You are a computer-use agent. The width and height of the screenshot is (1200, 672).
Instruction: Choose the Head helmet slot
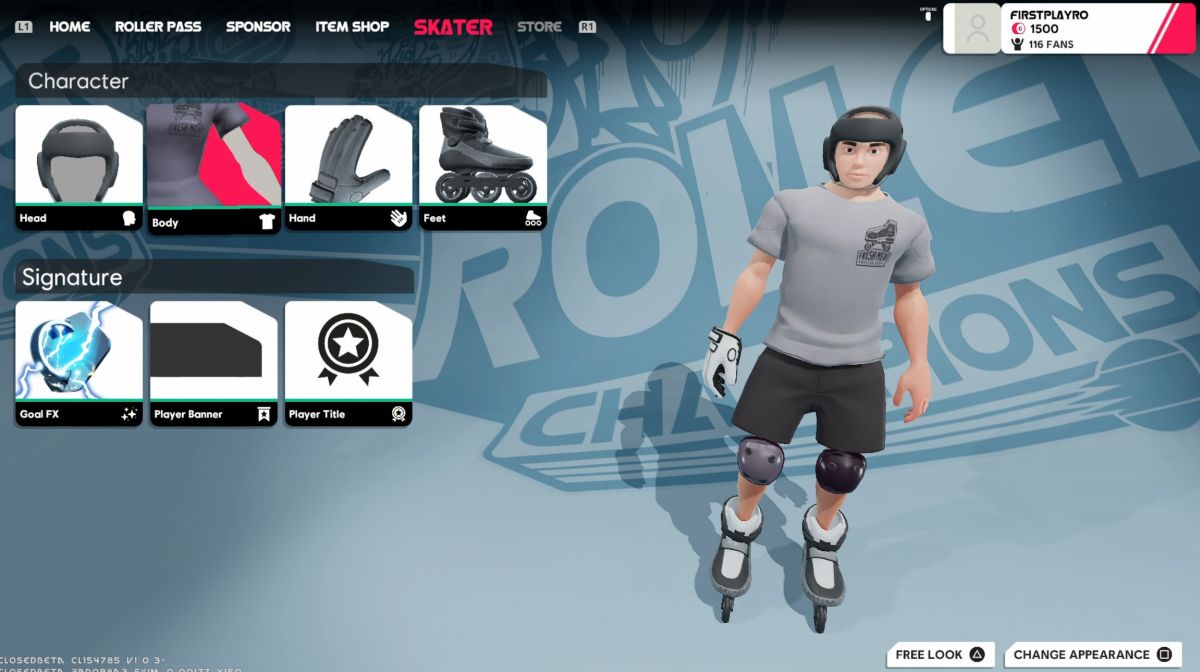click(79, 167)
